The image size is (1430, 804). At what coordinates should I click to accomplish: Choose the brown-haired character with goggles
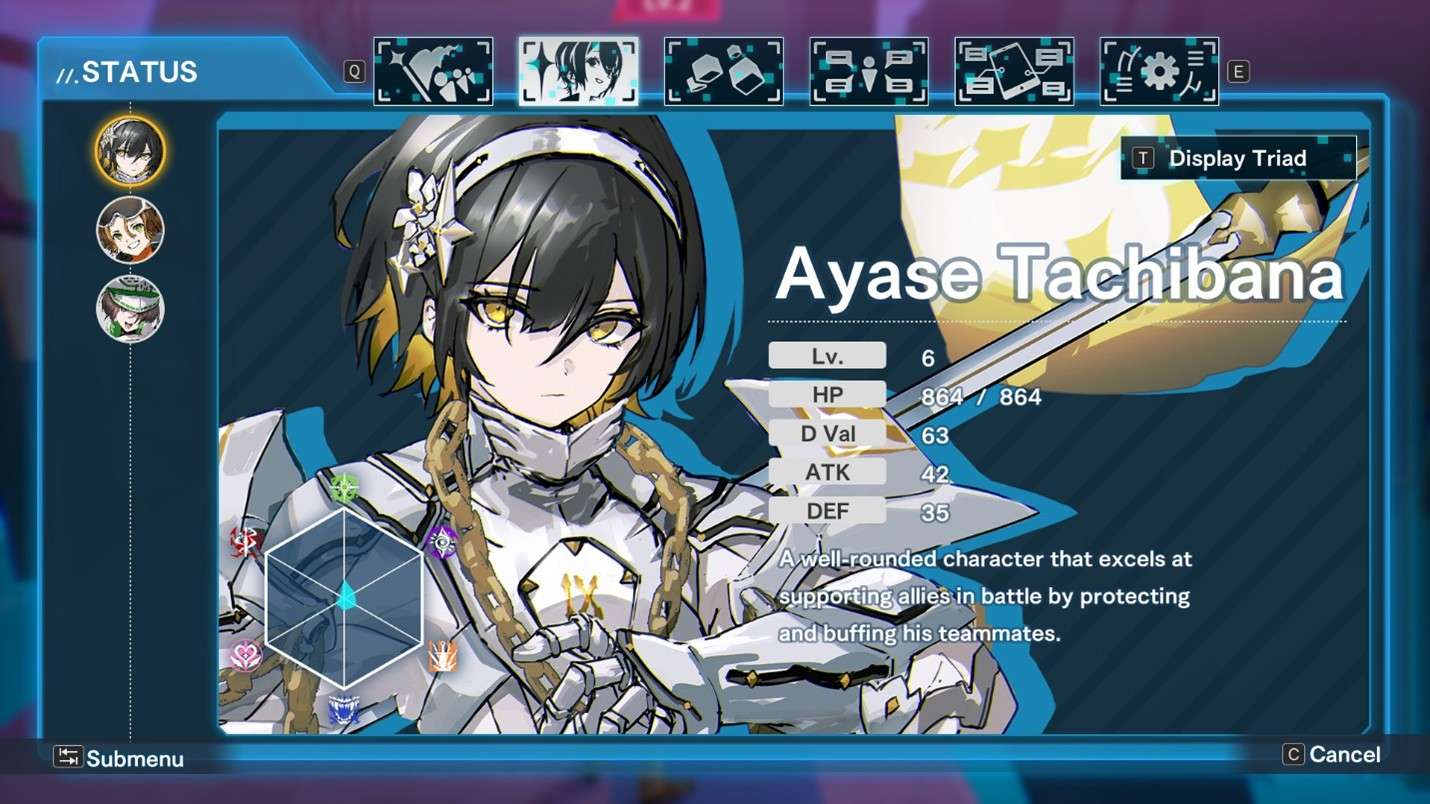coord(130,230)
